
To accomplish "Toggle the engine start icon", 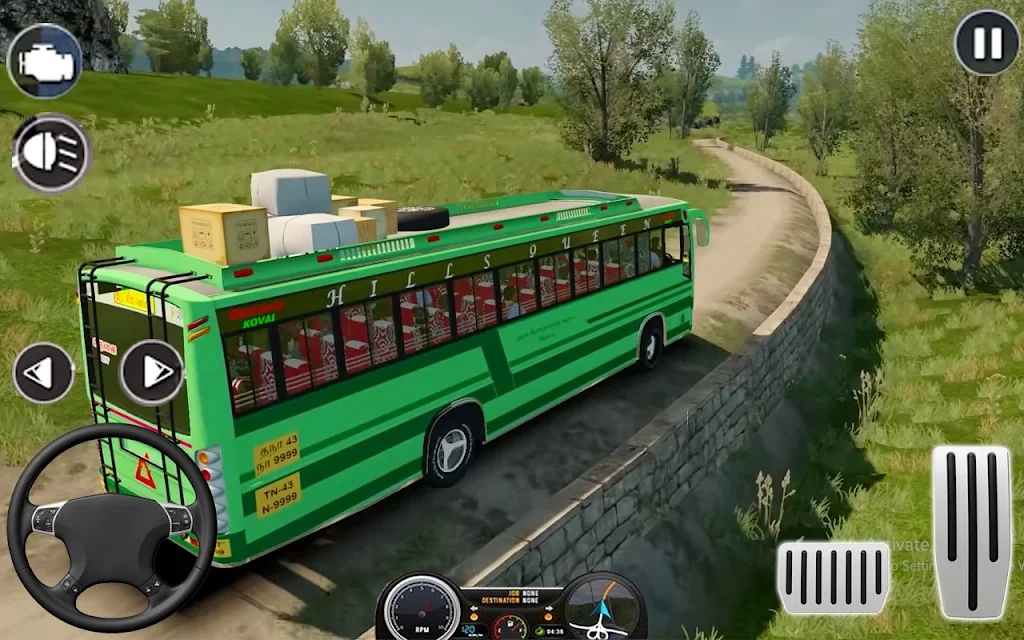I will tap(43, 61).
